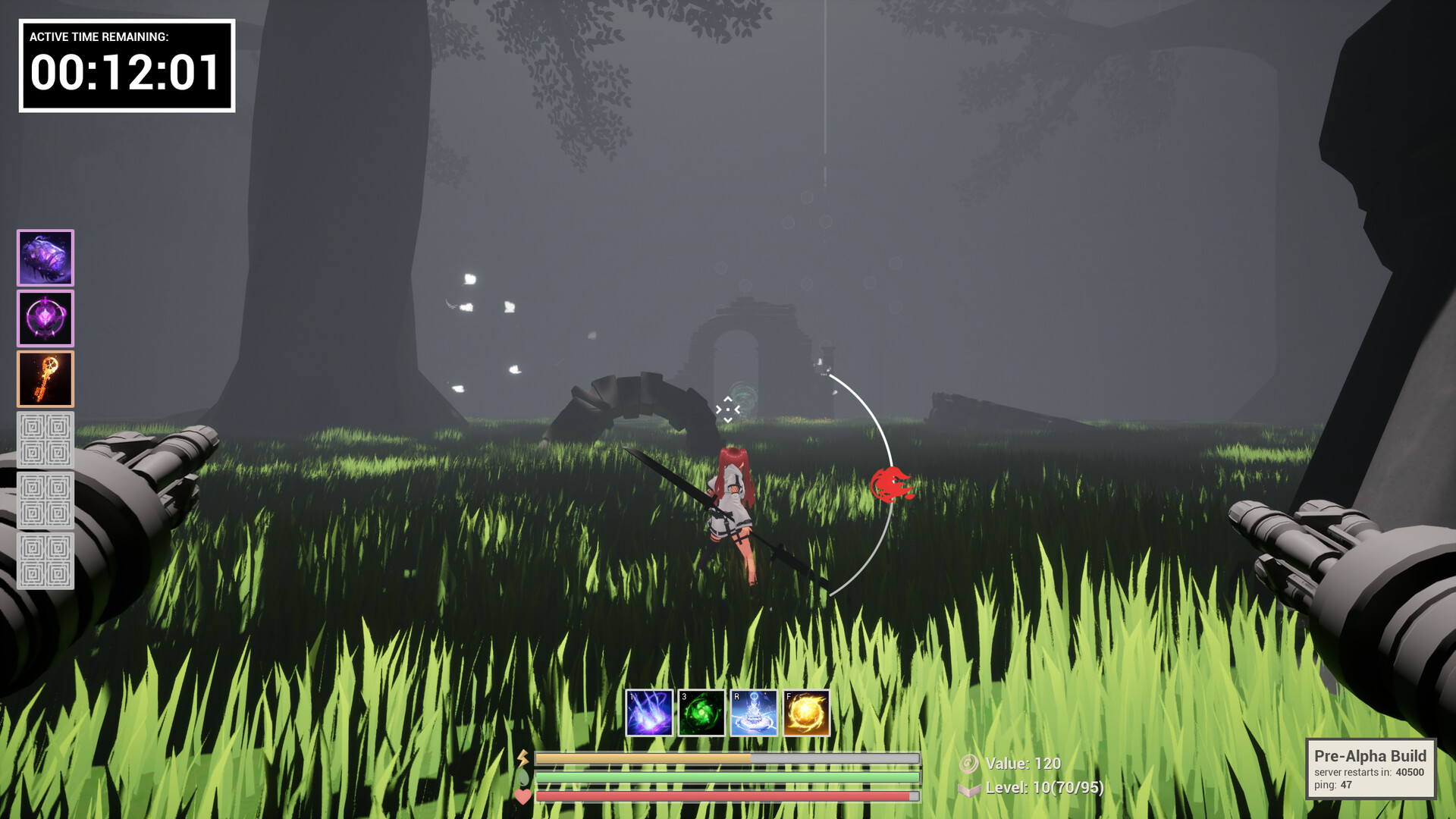1456x819 pixels.
Task: Click the pink emblem item in the sidebar
Action: click(x=45, y=318)
